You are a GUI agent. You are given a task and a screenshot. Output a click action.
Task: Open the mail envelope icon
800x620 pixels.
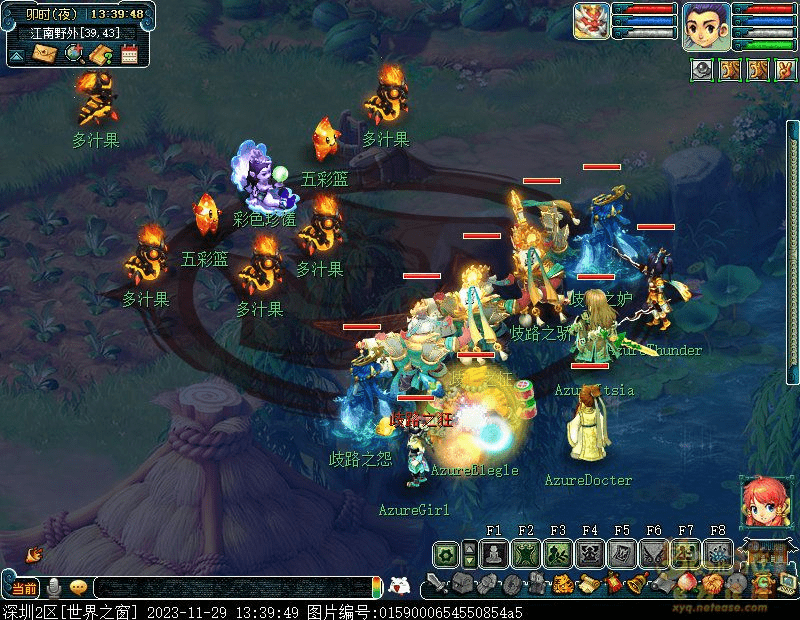(43, 54)
